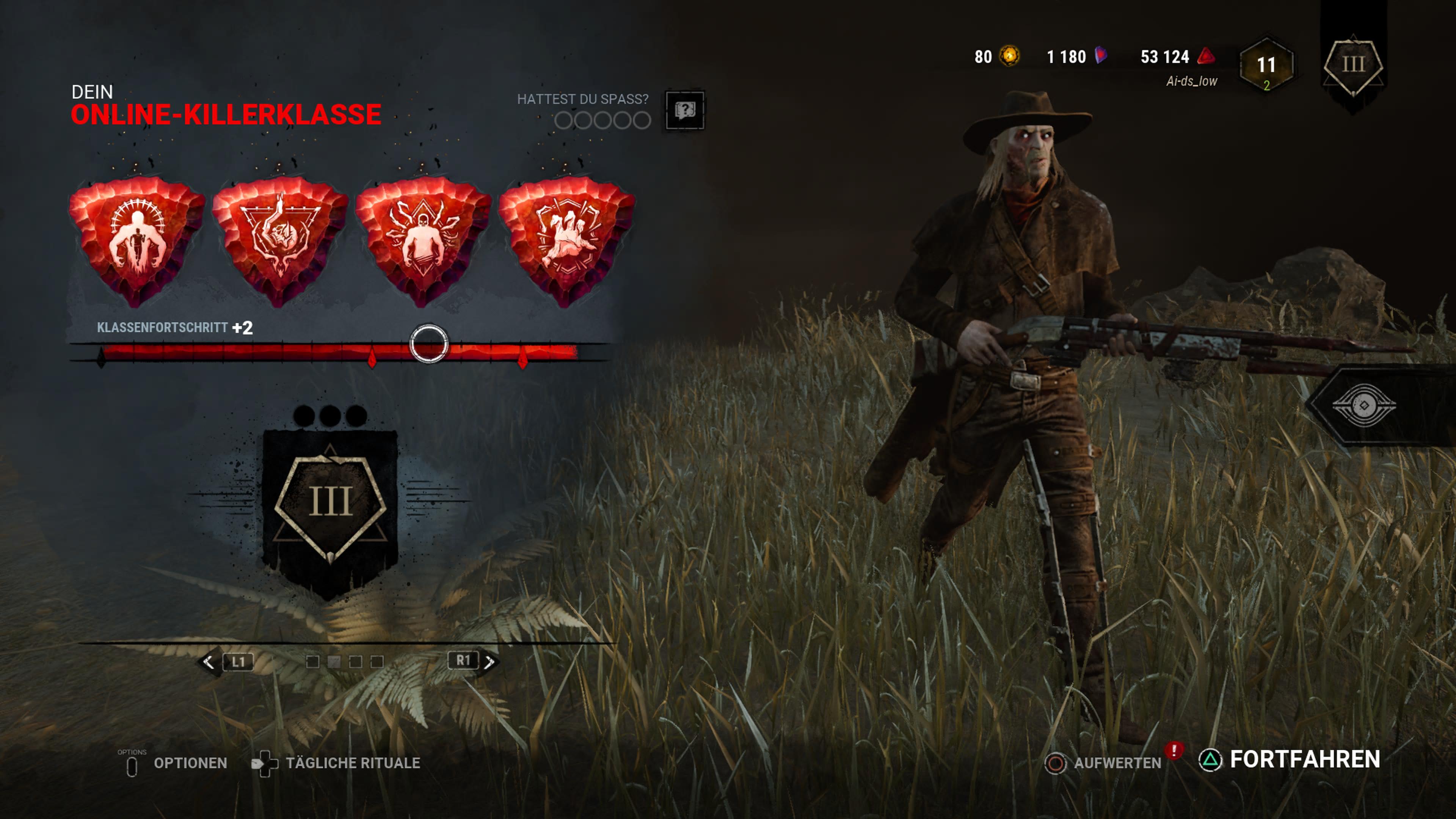Viewport: 1456px width, 819px height.
Task: Select the first circle under HATTEST DU SPASS?
Action: click(564, 121)
